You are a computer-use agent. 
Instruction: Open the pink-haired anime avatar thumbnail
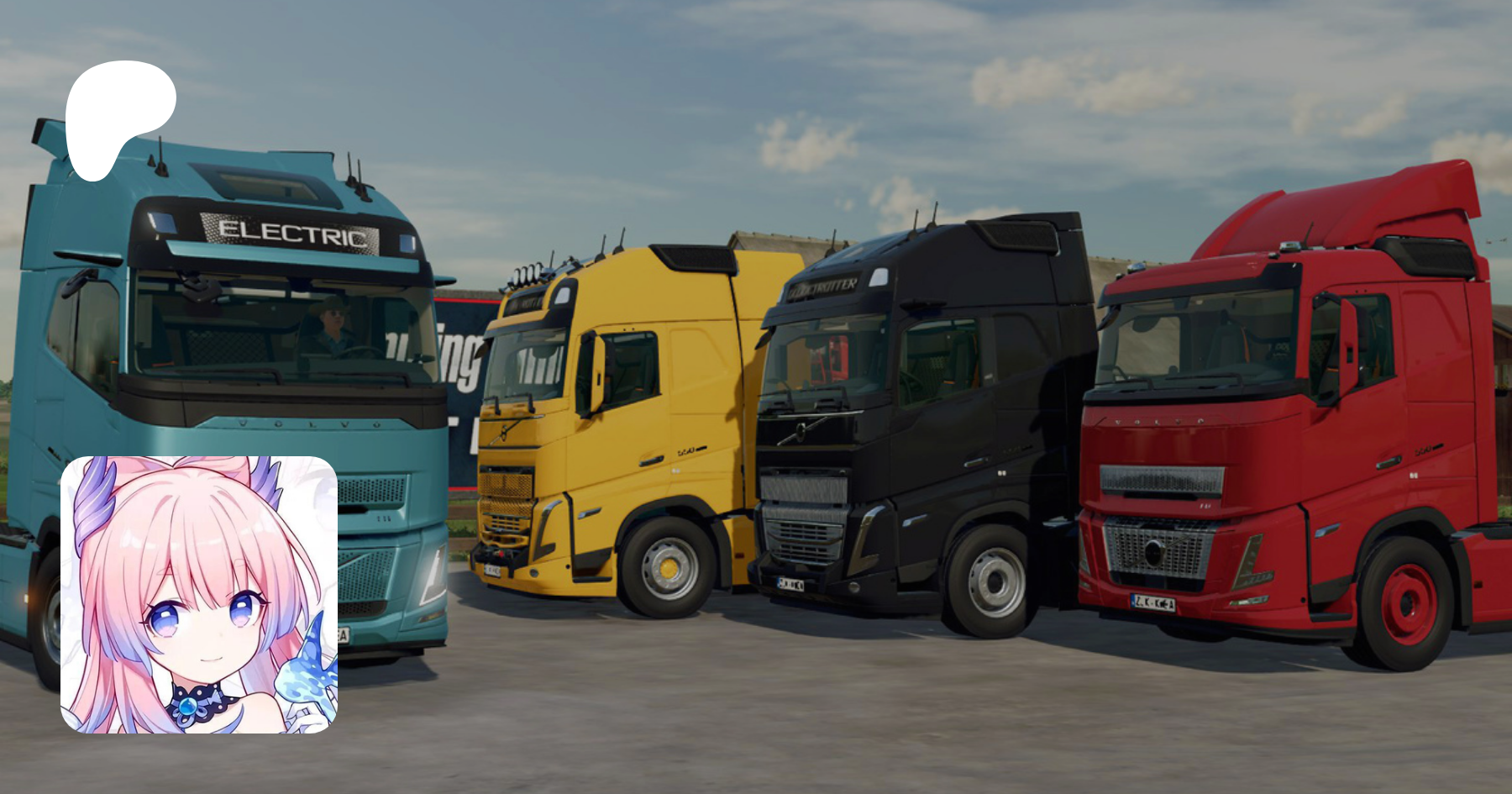click(x=199, y=594)
